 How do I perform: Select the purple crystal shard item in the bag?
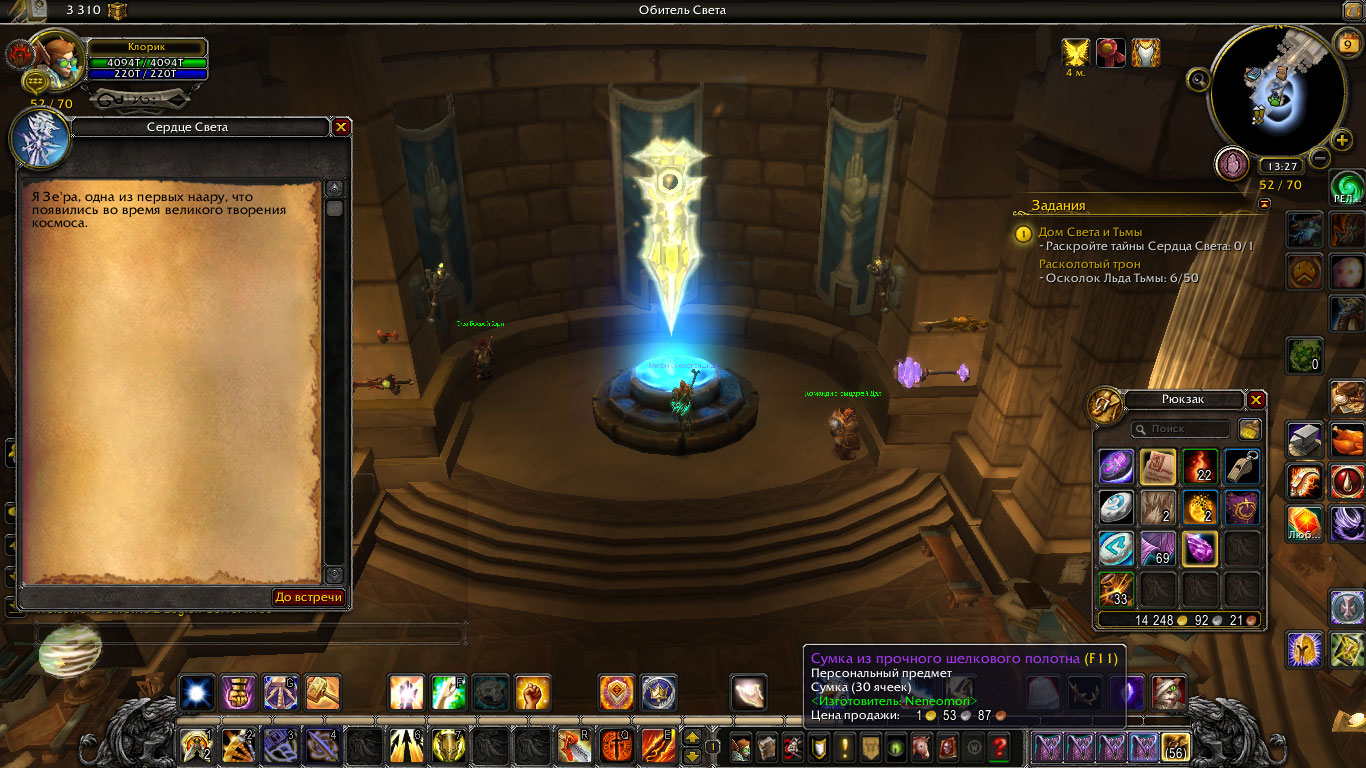click(x=1200, y=549)
